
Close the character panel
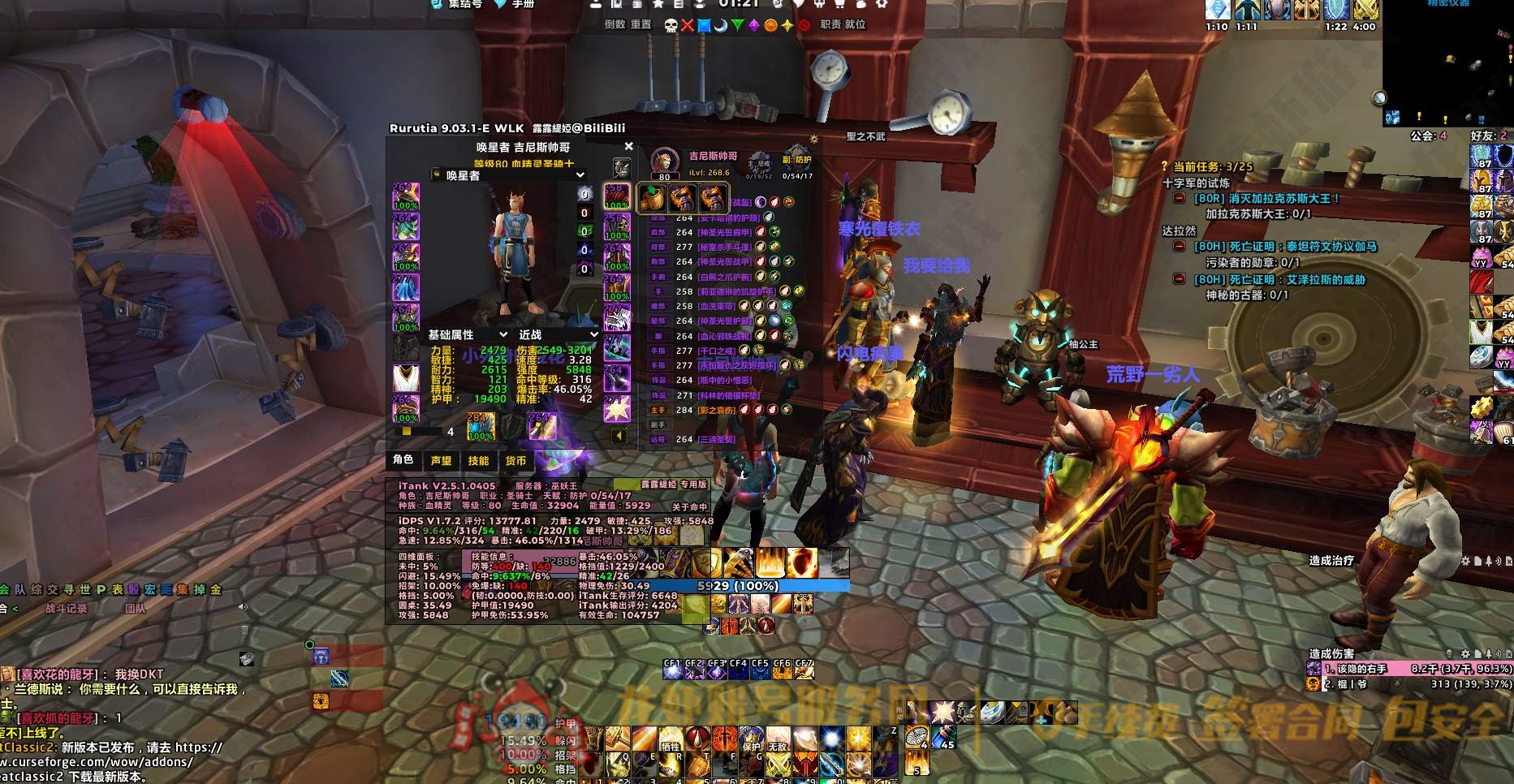click(628, 147)
